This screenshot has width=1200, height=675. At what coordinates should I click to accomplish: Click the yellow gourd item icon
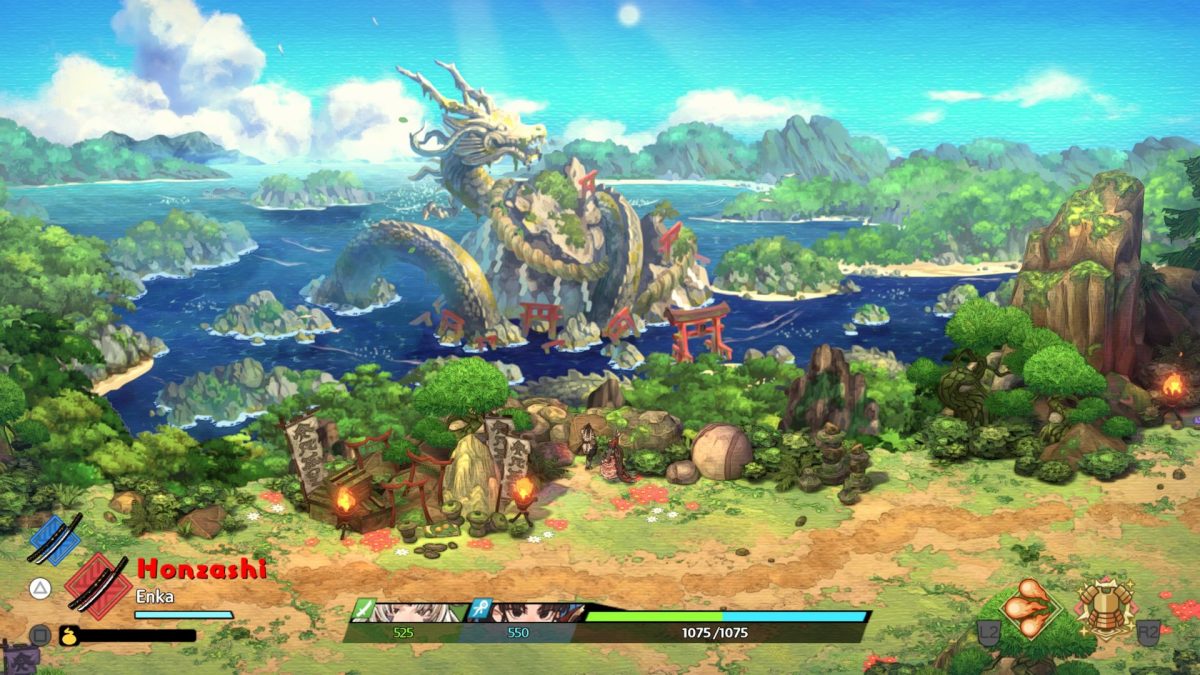pyautogui.click(x=69, y=634)
